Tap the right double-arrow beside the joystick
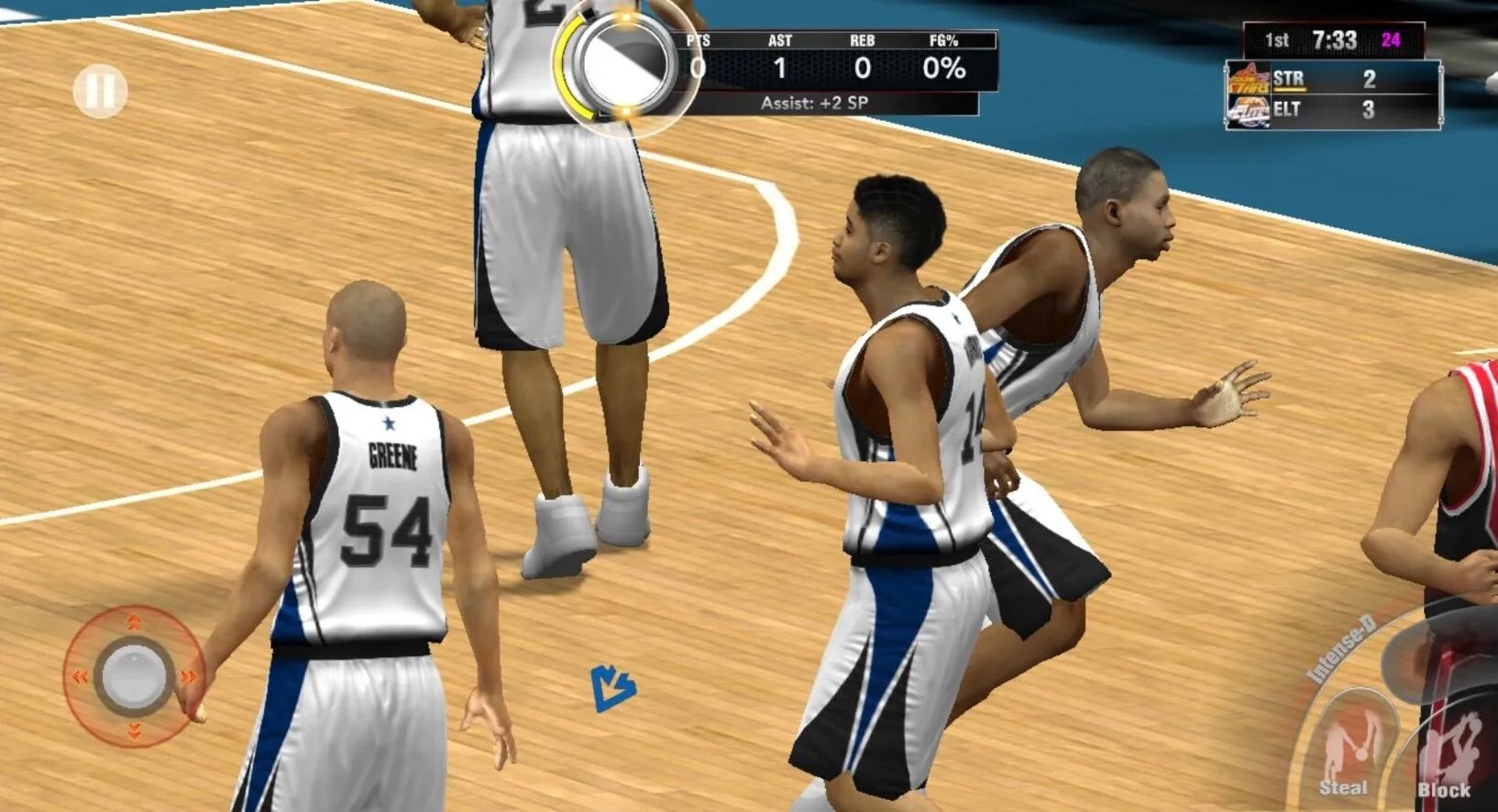 [189, 676]
